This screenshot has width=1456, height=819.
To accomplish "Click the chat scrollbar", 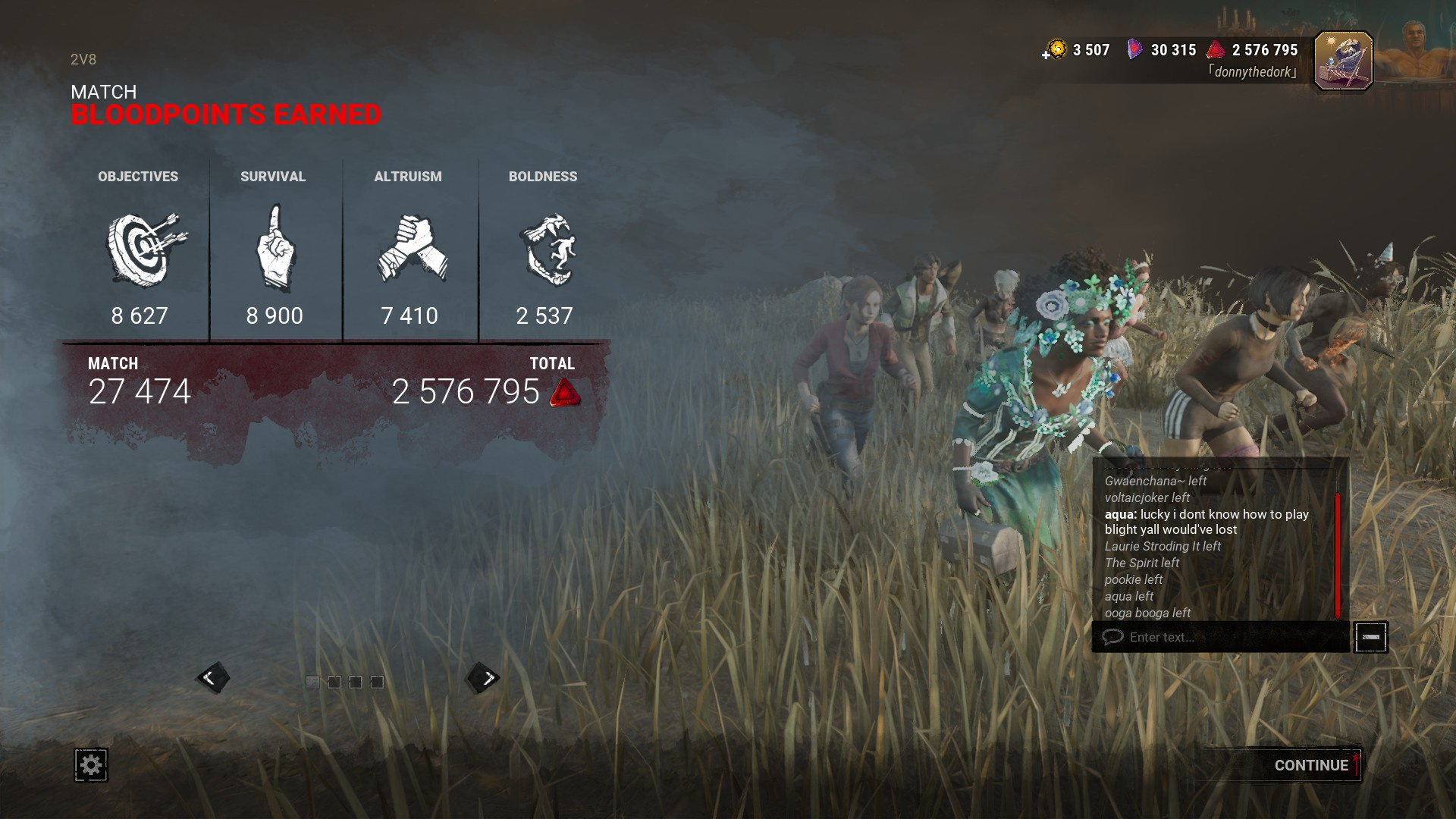I will point(1338,554).
